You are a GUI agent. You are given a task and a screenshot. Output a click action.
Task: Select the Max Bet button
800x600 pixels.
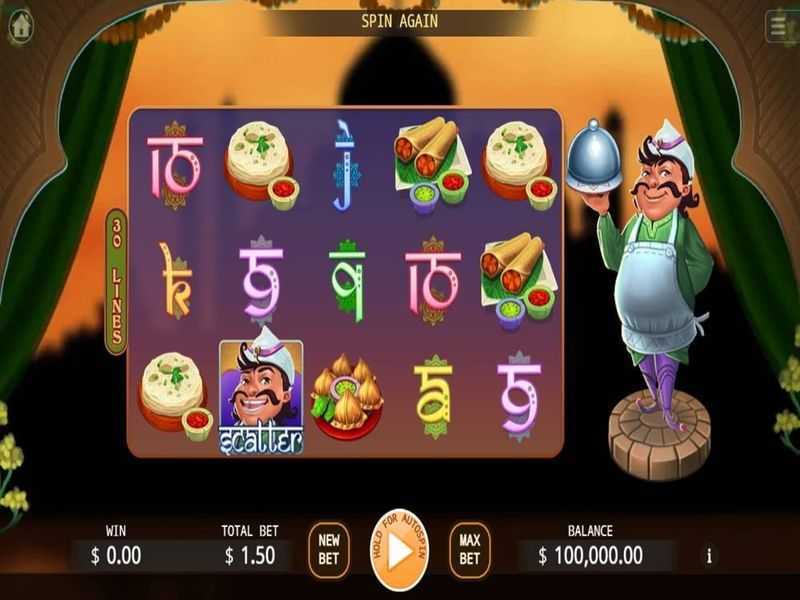pyautogui.click(x=469, y=551)
